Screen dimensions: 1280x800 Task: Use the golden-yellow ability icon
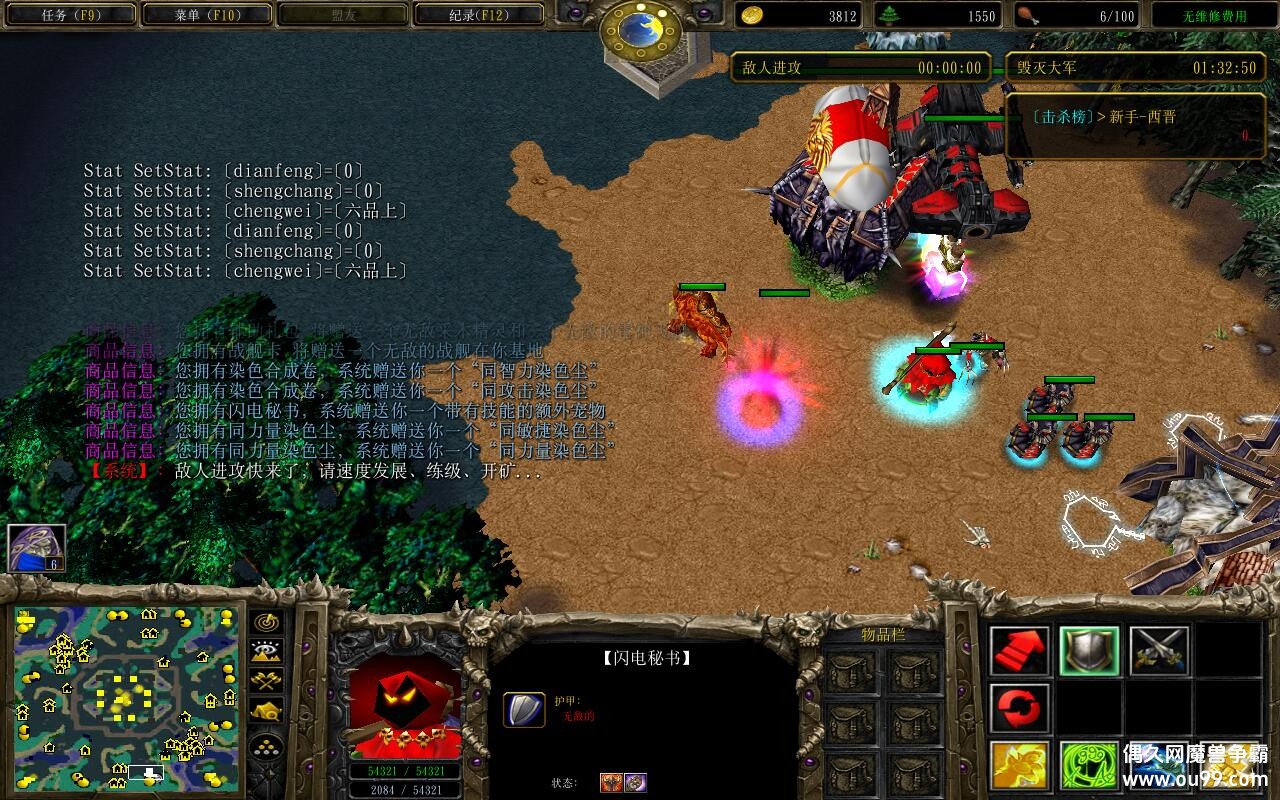(1020, 766)
